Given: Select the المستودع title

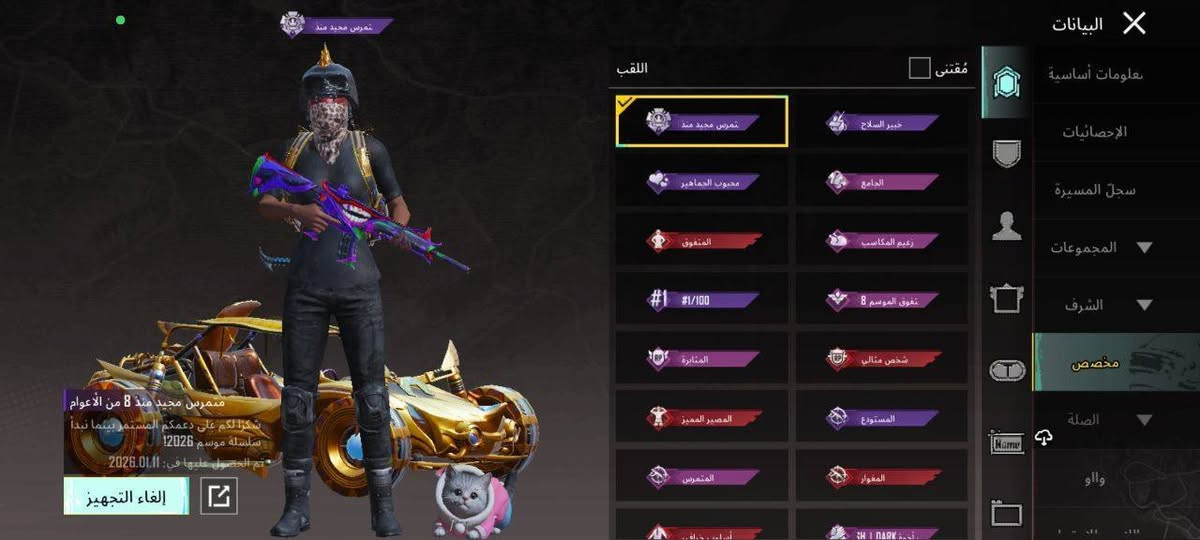Looking at the screenshot, I should [882, 417].
